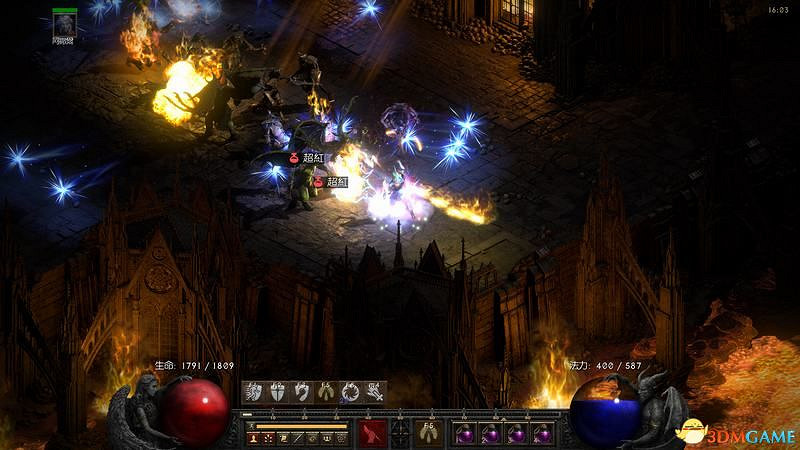Open character screen from red figure button
The width and height of the screenshot is (800, 450).
point(254,438)
